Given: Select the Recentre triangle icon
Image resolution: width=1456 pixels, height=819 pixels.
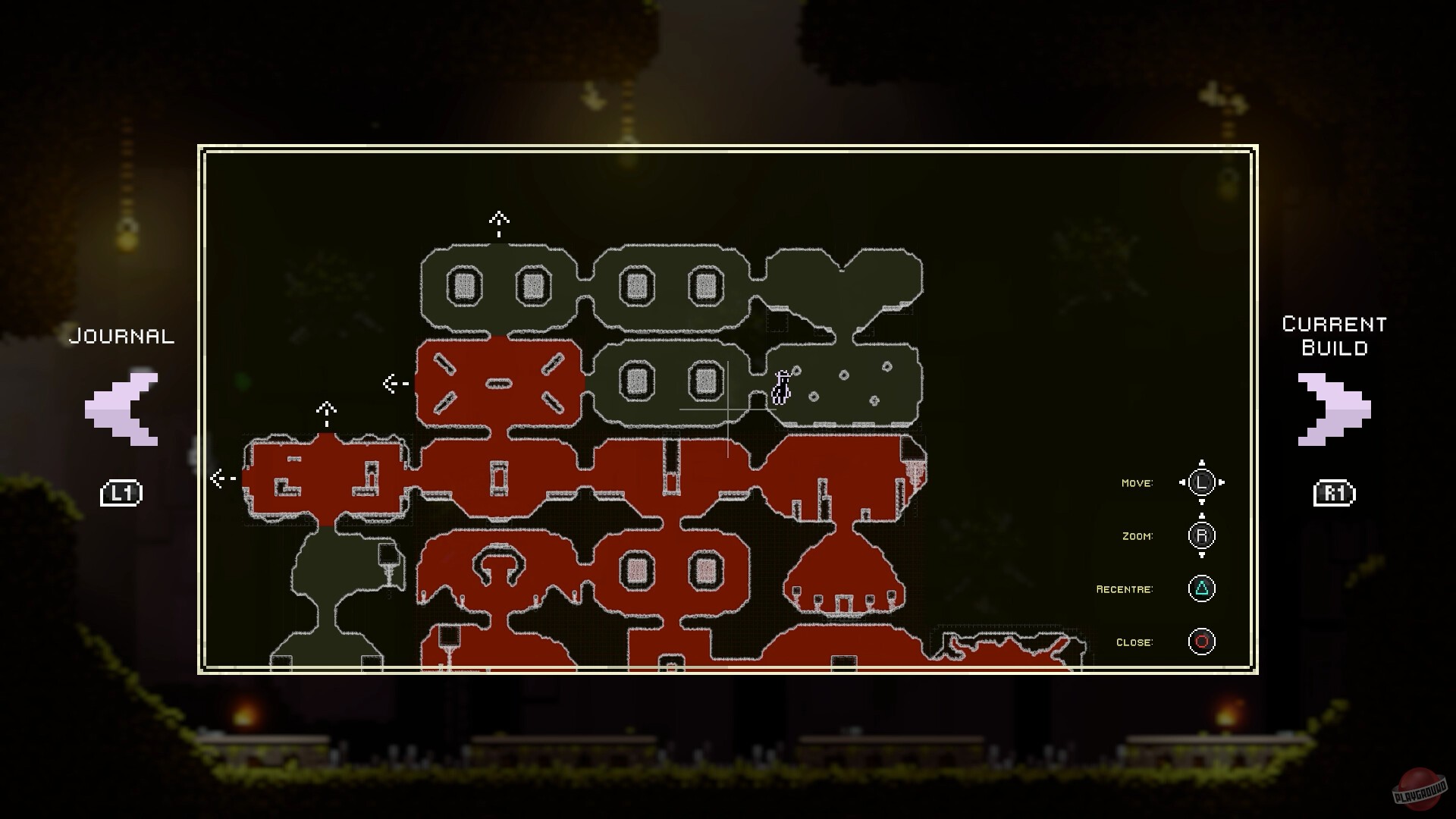Looking at the screenshot, I should tap(1203, 588).
